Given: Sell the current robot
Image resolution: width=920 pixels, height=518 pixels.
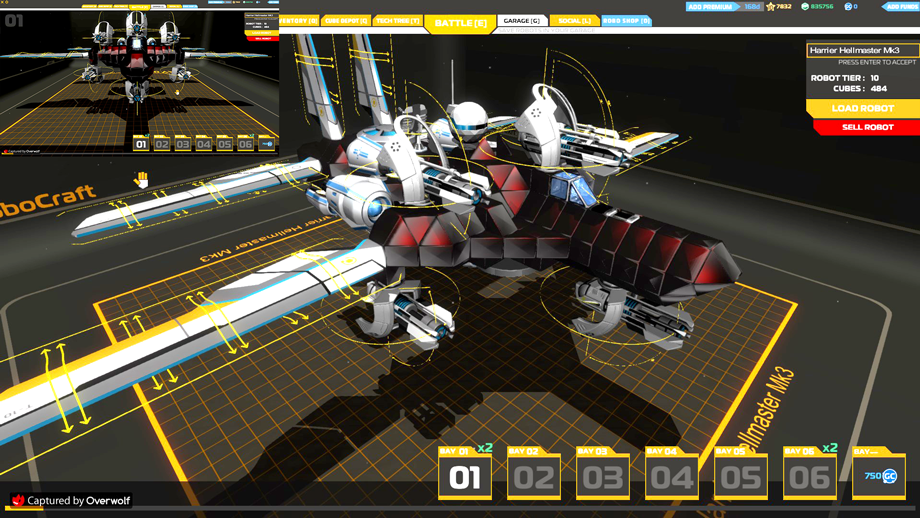Looking at the screenshot, I should [866, 127].
